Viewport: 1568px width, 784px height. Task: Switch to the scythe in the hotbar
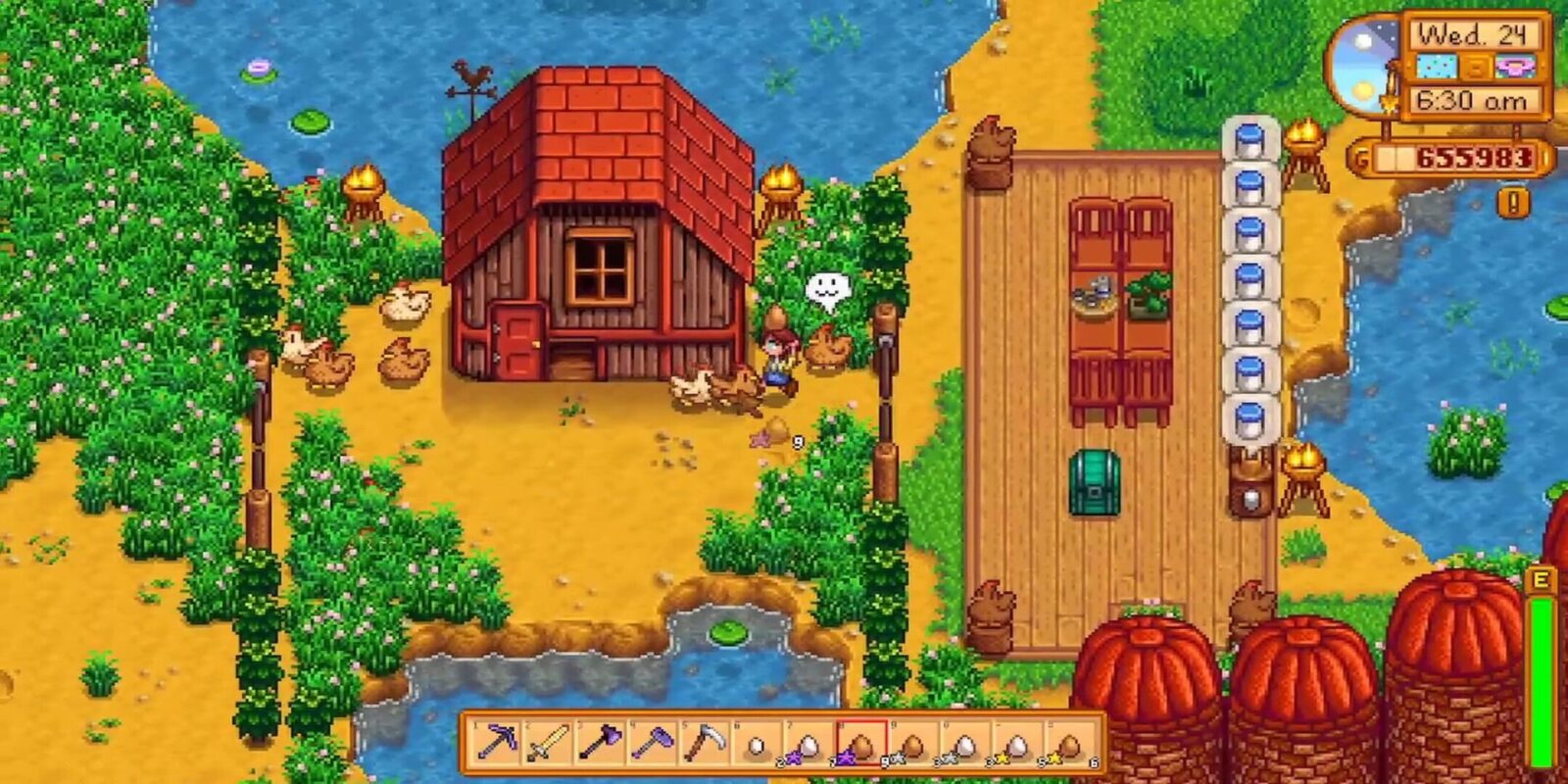coord(704,743)
